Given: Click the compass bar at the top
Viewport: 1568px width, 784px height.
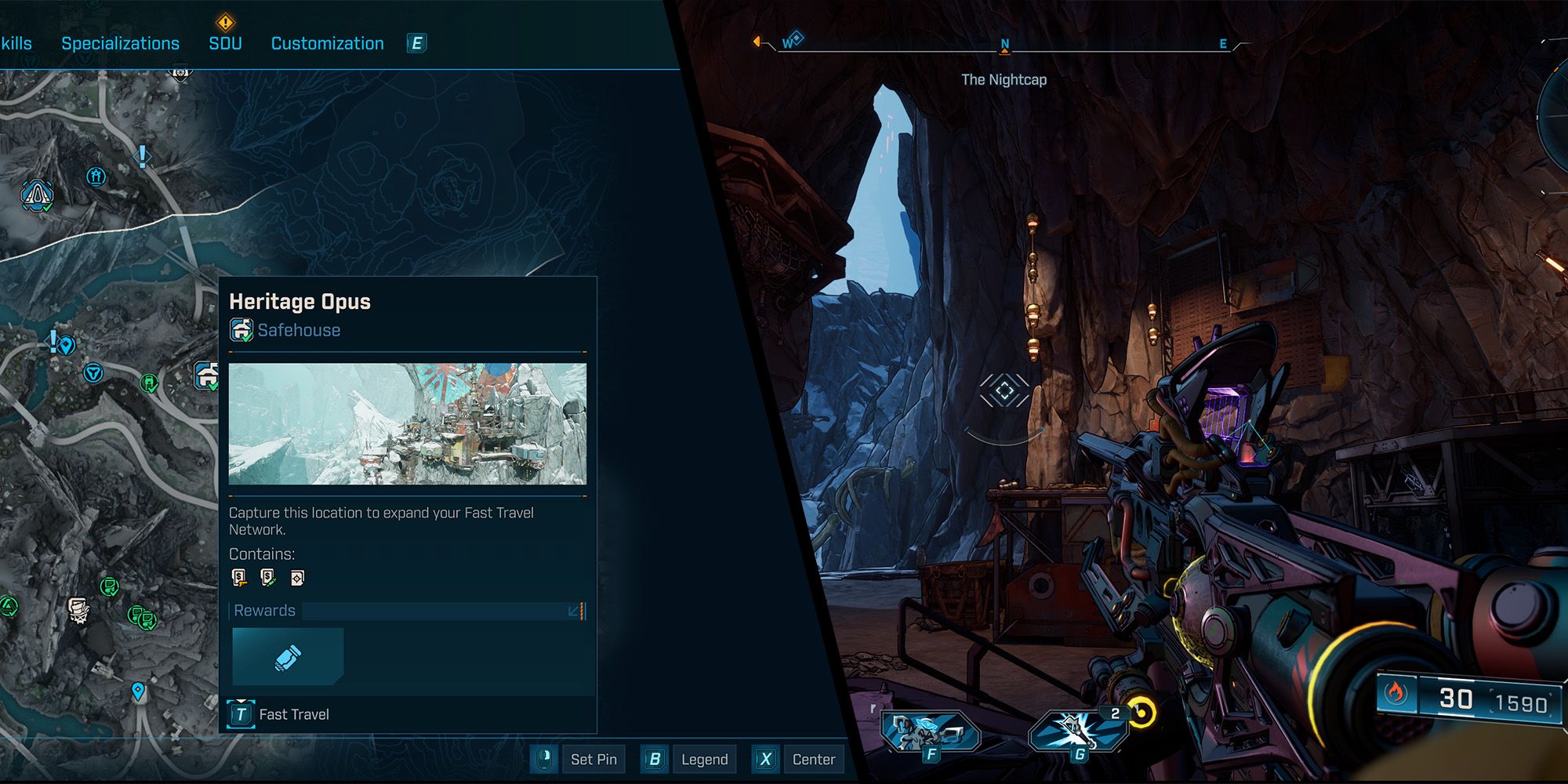Looking at the screenshot, I should [1004, 46].
